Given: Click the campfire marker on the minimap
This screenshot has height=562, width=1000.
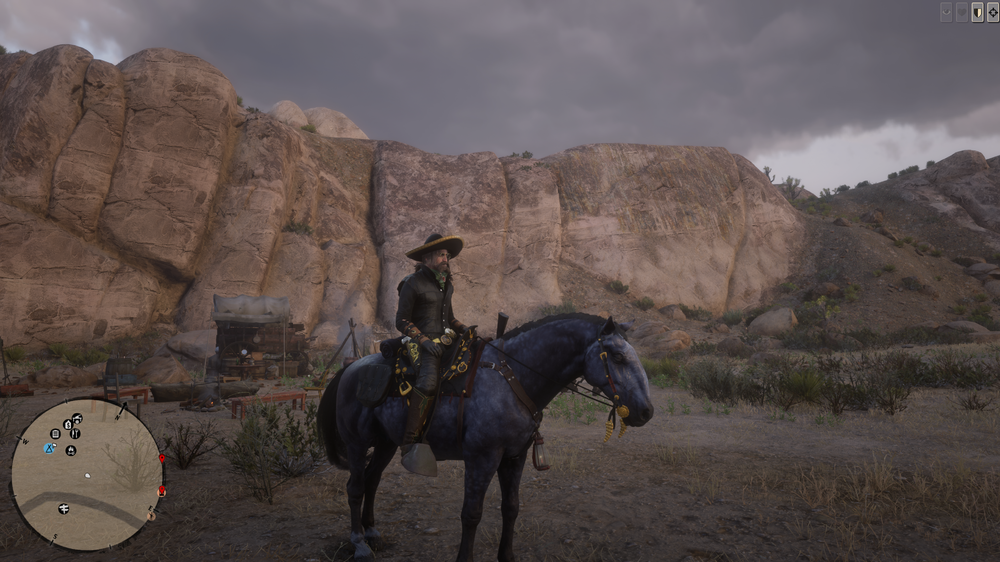Looking at the screenshot, I should [x=71, y=450].
